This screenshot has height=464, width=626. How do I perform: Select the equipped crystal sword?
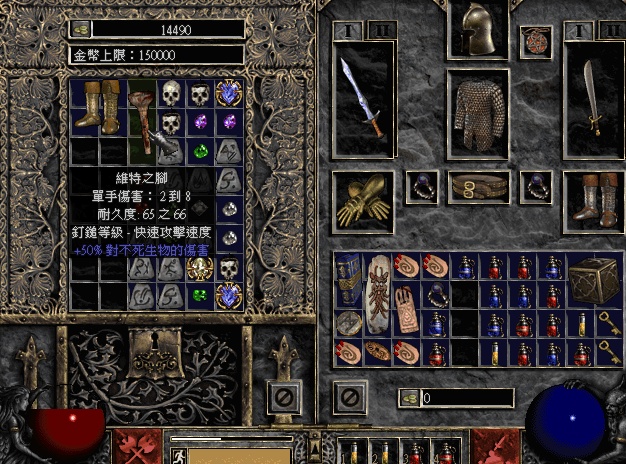click(x=360, y=98)
